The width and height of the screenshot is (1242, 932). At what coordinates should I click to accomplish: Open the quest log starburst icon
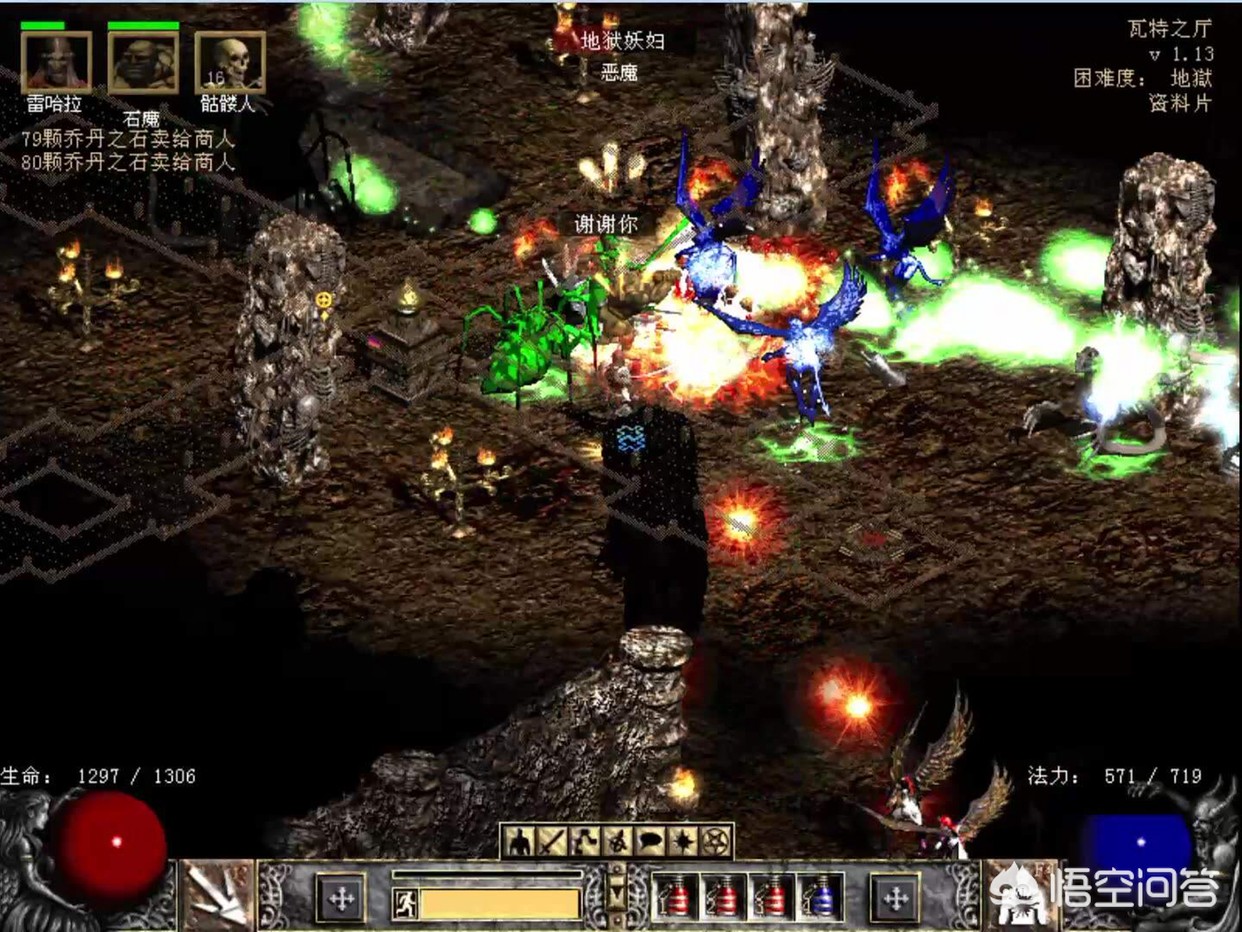[x=683, y=842]
